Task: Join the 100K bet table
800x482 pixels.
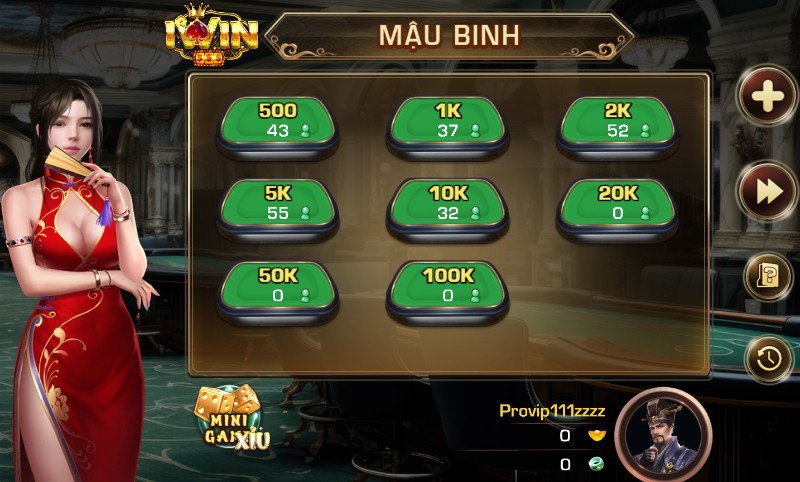Action: (x=447, y=286)
